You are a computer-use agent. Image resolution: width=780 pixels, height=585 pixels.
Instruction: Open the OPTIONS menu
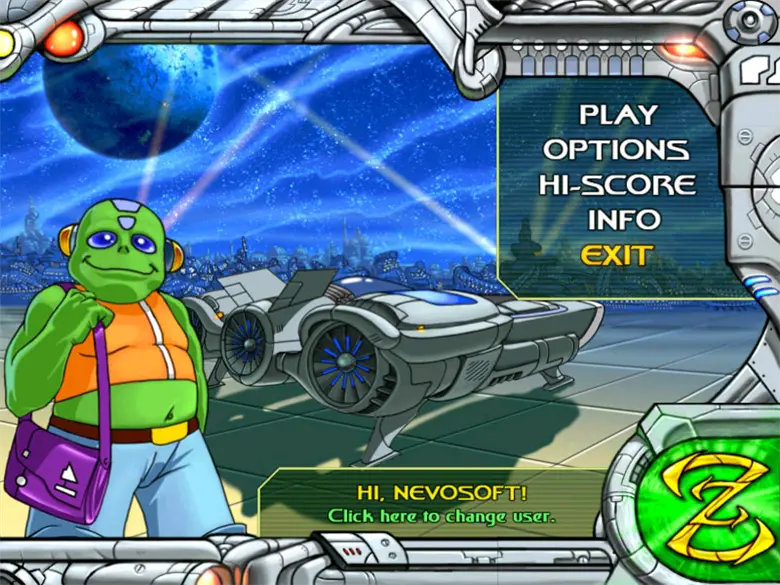pyautogui.click(x=616, y=150)
